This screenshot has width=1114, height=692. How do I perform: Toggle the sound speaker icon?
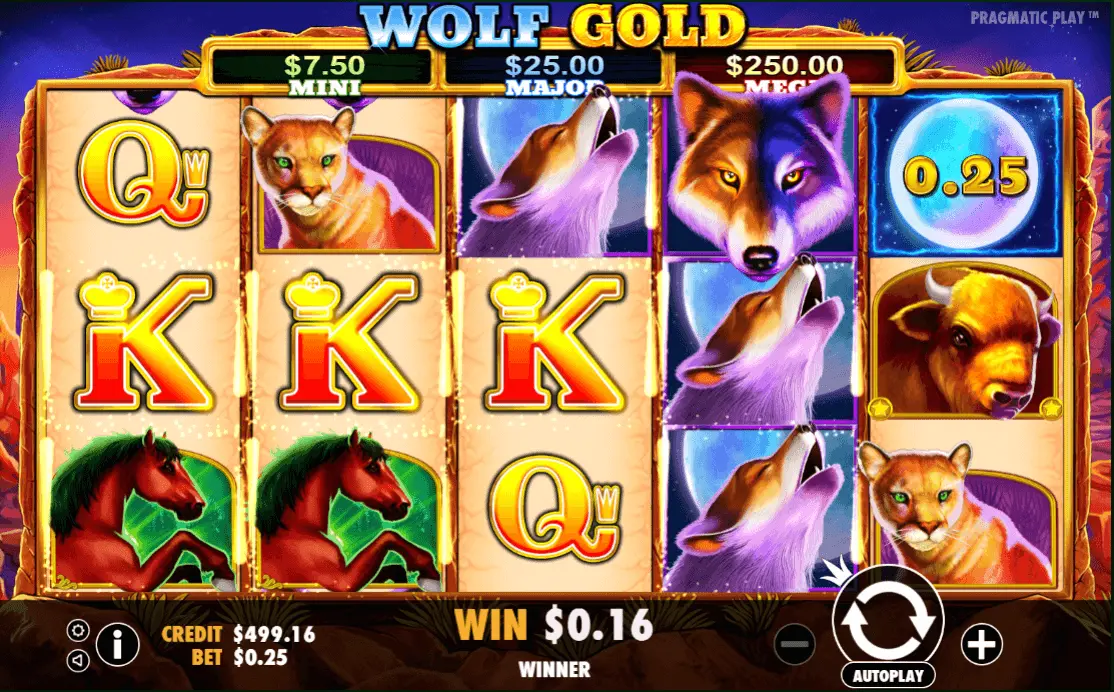pyautogui.click(x=77, y=660)
